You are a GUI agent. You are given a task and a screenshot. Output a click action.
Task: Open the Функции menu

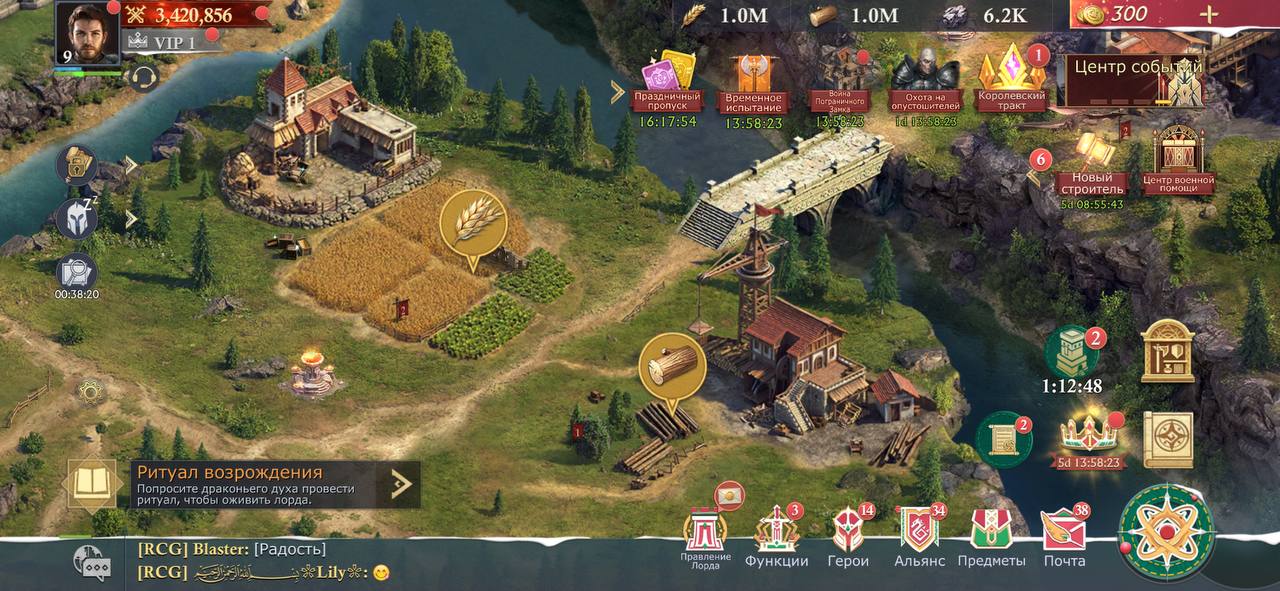[x=777, y=537]
